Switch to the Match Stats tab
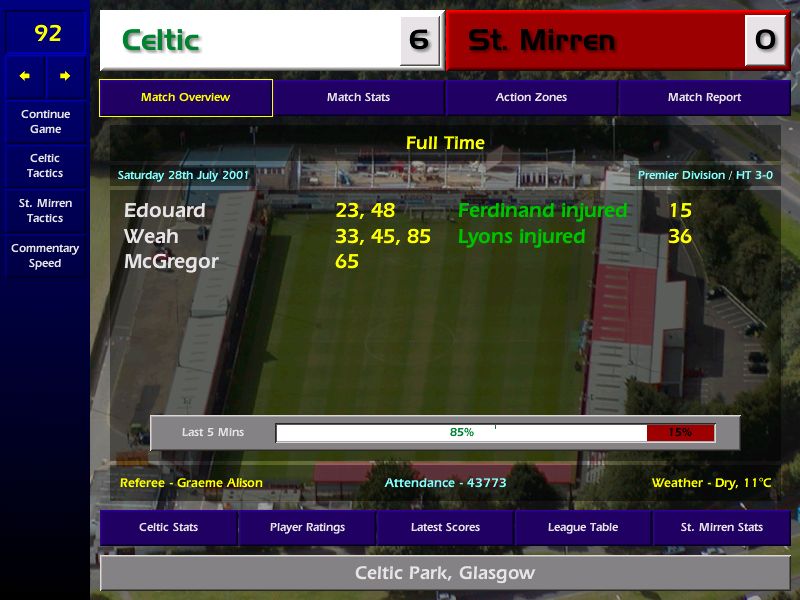This screenshot has width=800, height=600. tap(358, 98)
